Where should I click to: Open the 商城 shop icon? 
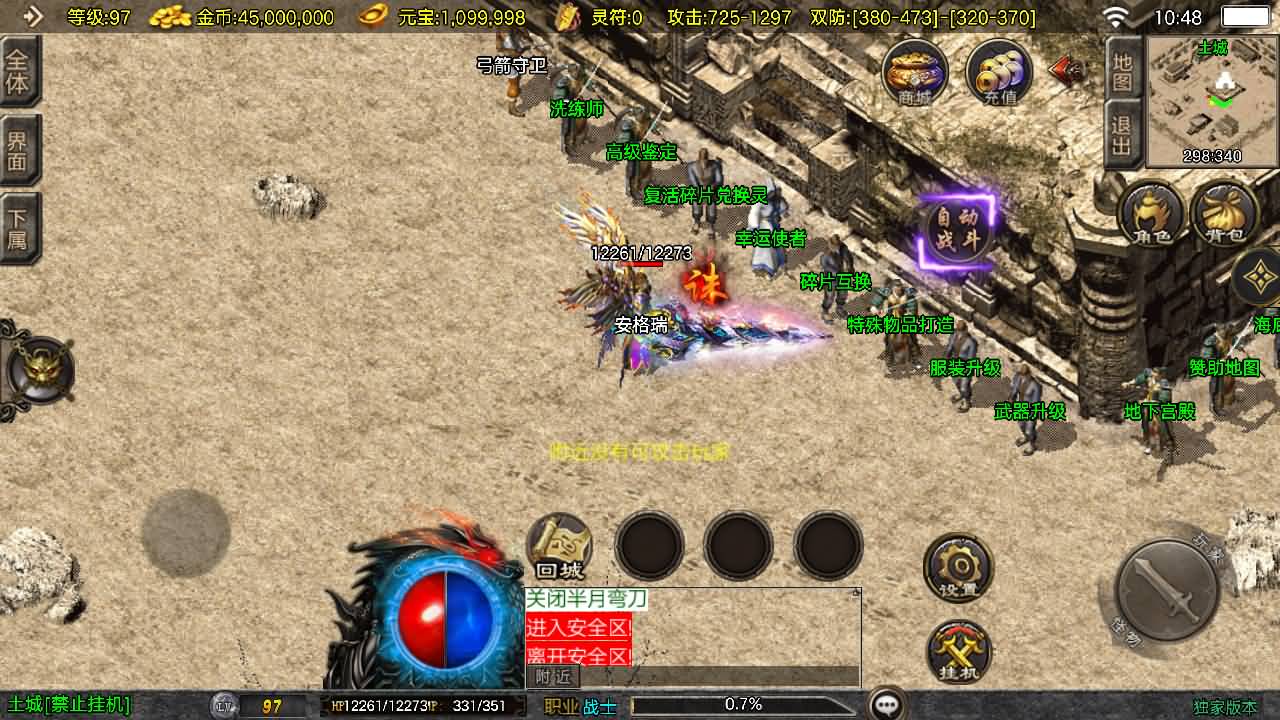coord(915,71)
